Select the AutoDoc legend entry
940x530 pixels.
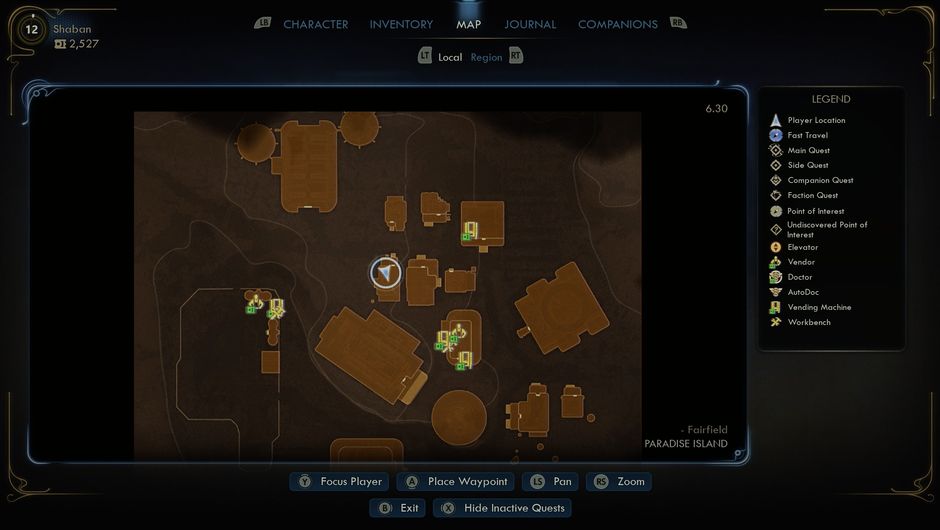806,292
